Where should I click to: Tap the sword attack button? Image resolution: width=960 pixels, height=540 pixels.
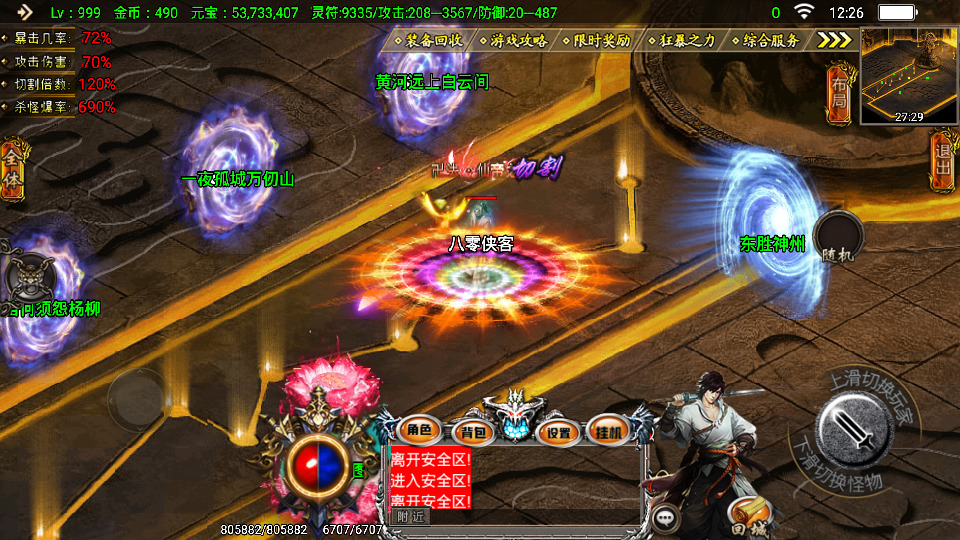853,430
